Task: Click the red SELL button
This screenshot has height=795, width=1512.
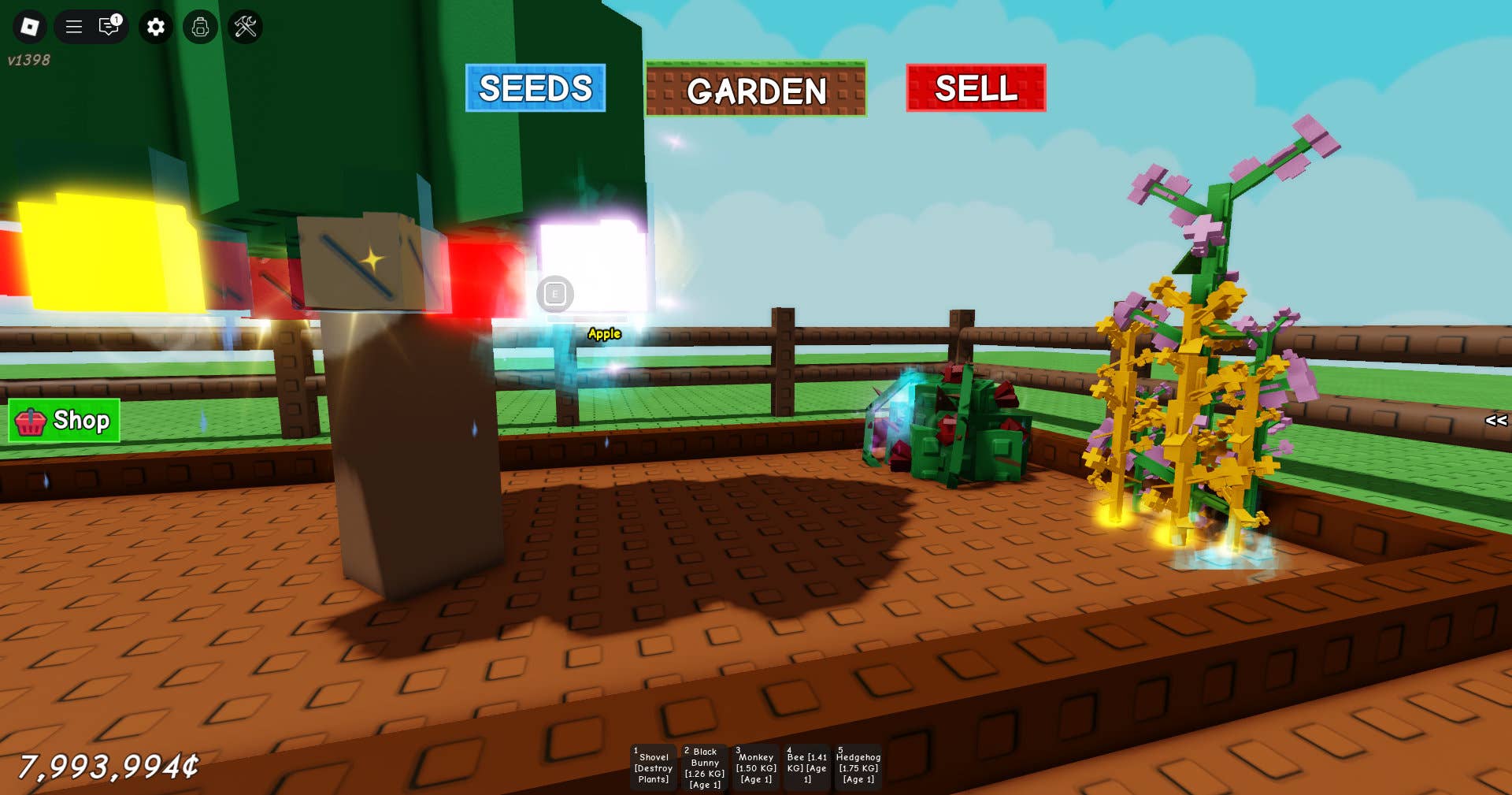Action: pos(976,88)
